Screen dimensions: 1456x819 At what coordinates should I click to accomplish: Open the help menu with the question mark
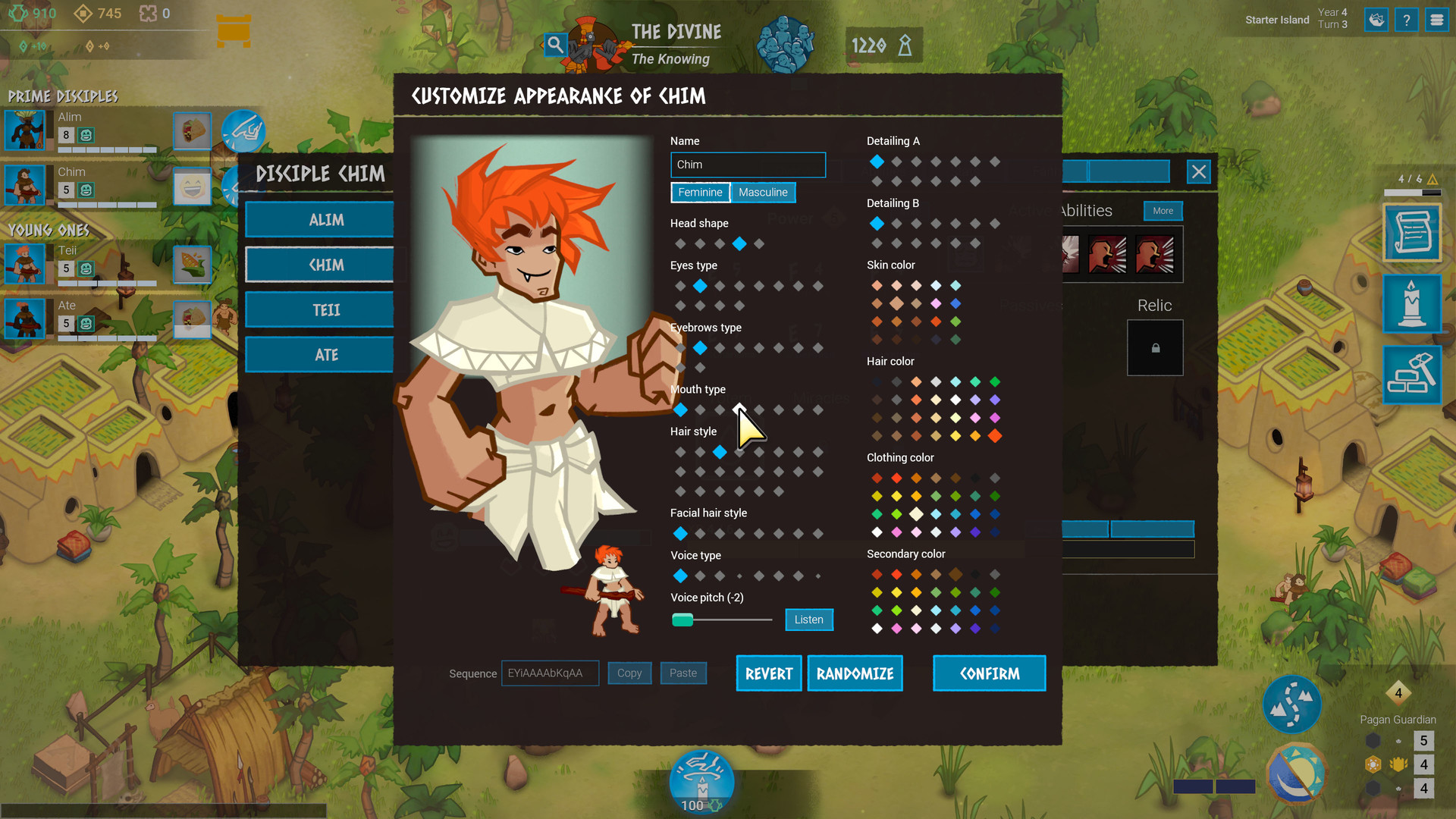pyautogui.click(x=1407, y=20)
